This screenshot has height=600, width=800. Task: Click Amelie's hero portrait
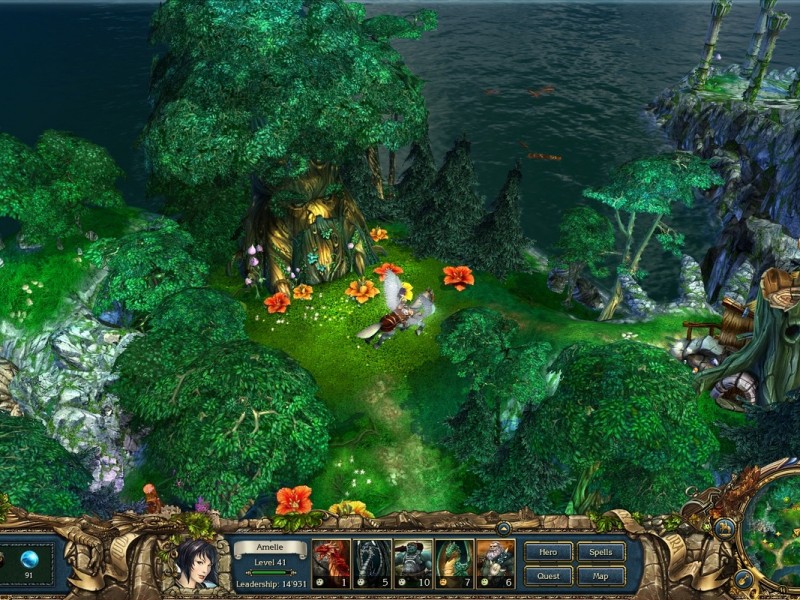coord(196,564)
